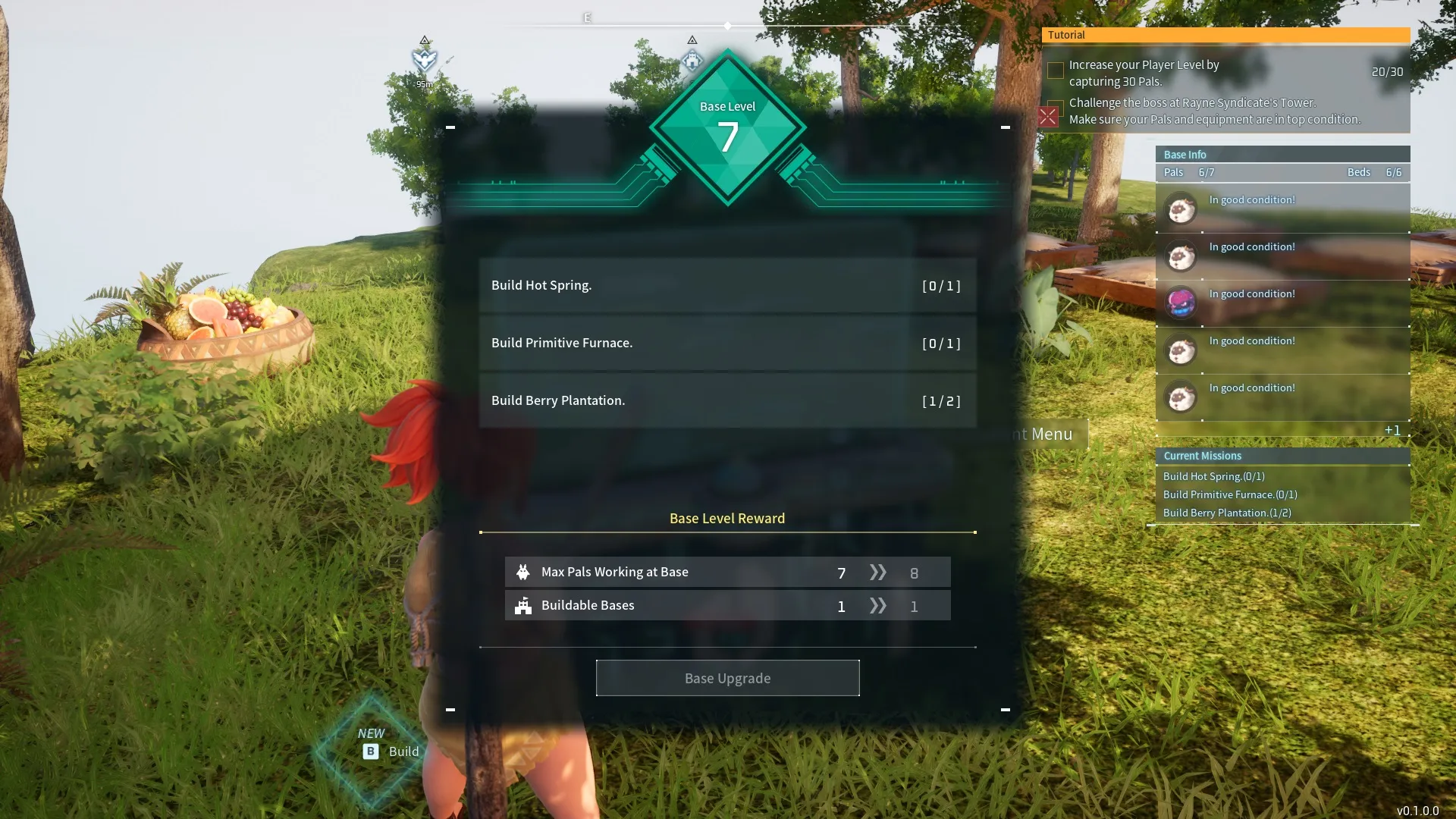The width and height of the screenshot is (1456, 819).
Task: Select the topmost pal portrait in Base Info
Action: [1181, 209]
